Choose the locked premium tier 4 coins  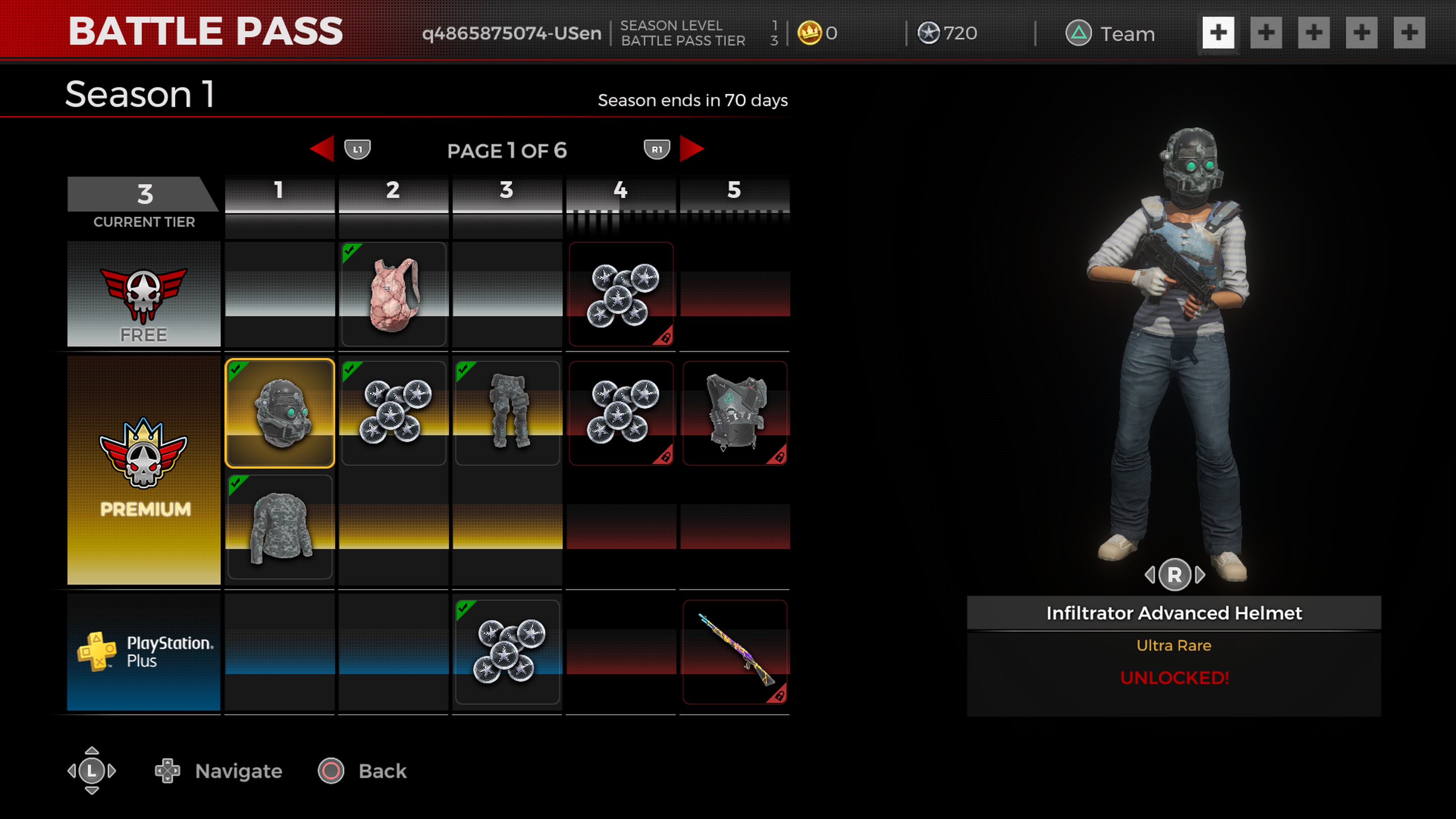tap(621, 413)
